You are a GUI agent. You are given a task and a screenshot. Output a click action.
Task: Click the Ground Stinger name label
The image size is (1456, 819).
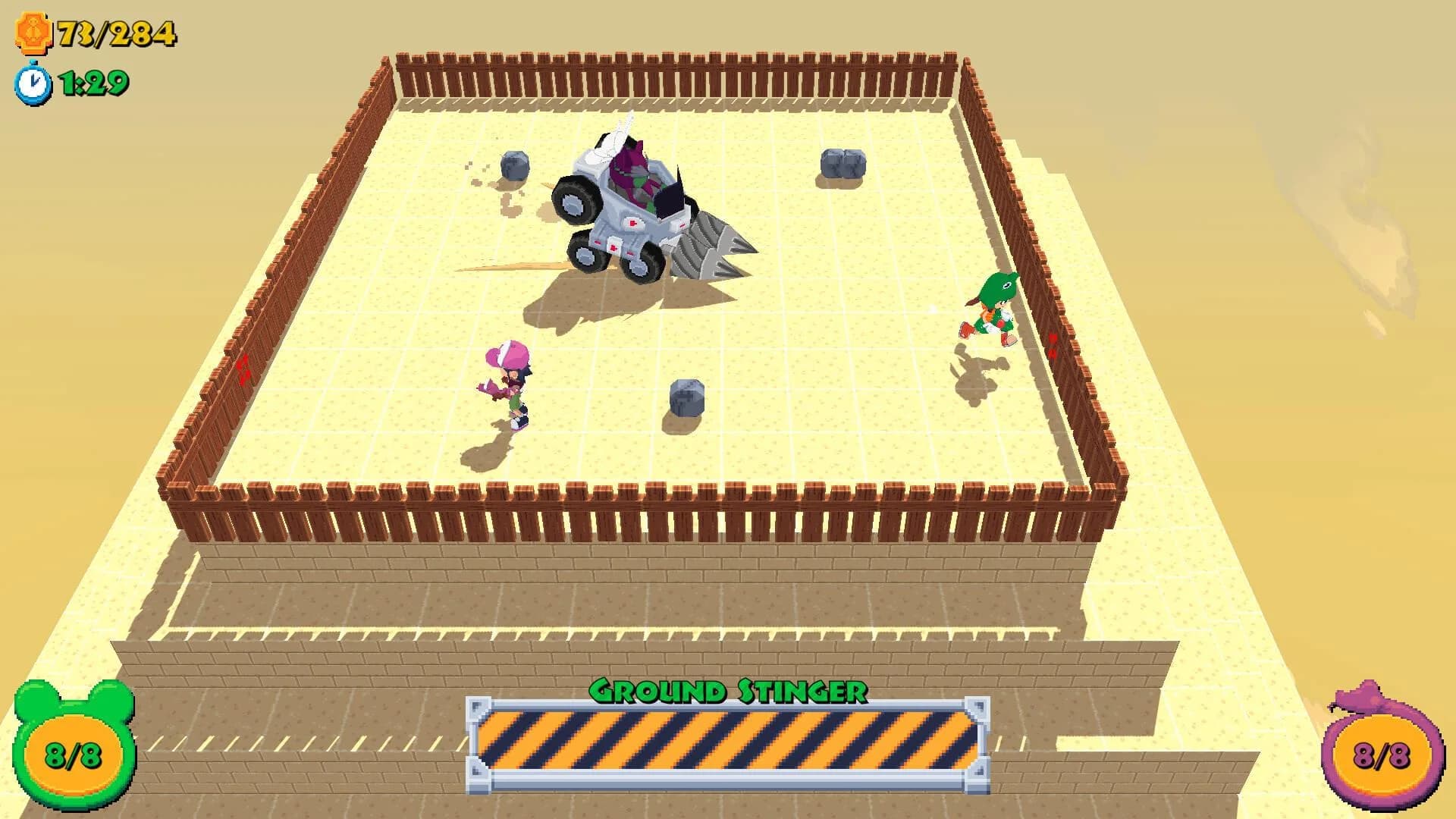(728, 691)
